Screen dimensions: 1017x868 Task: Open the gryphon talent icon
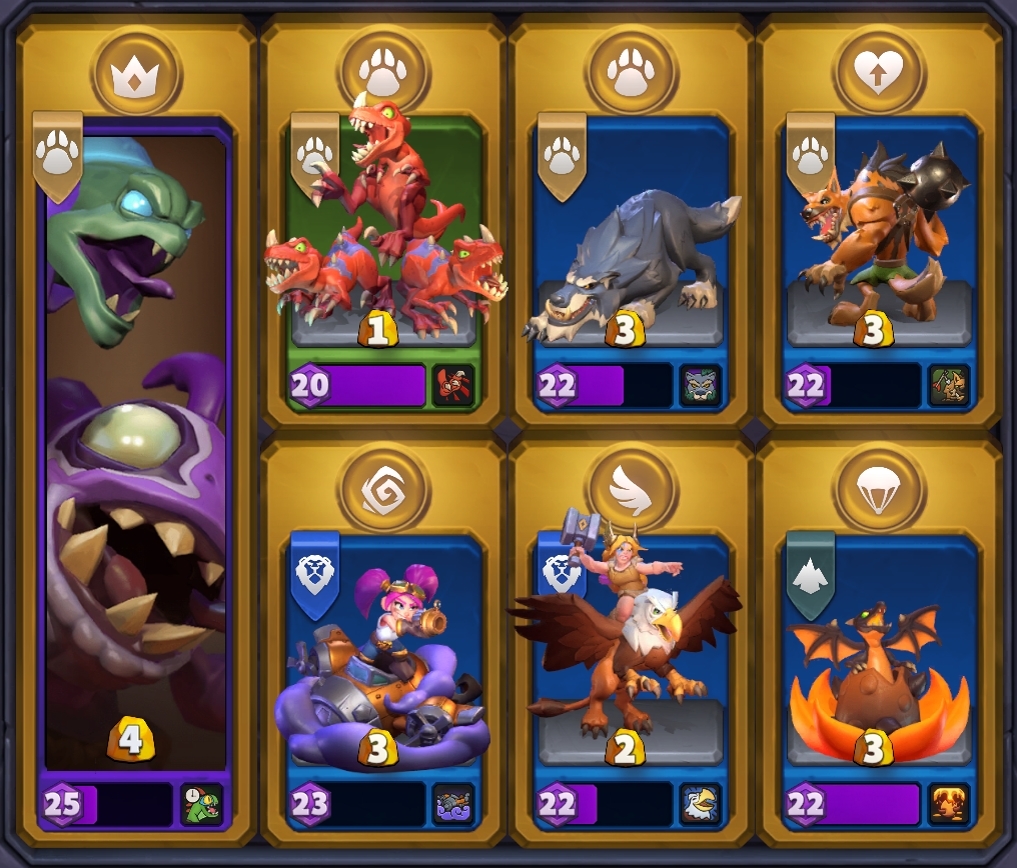701,804
